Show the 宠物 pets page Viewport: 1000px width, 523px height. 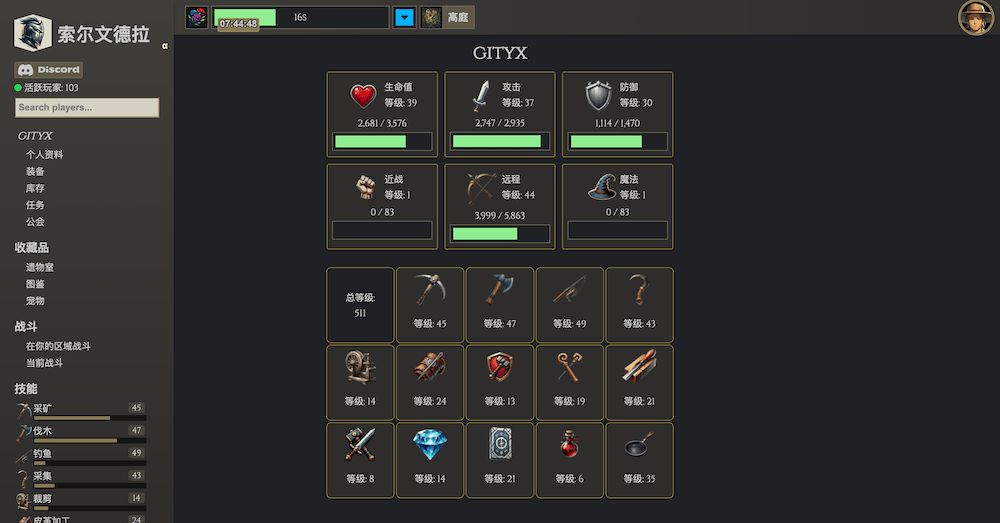click(x=35, y=300)
